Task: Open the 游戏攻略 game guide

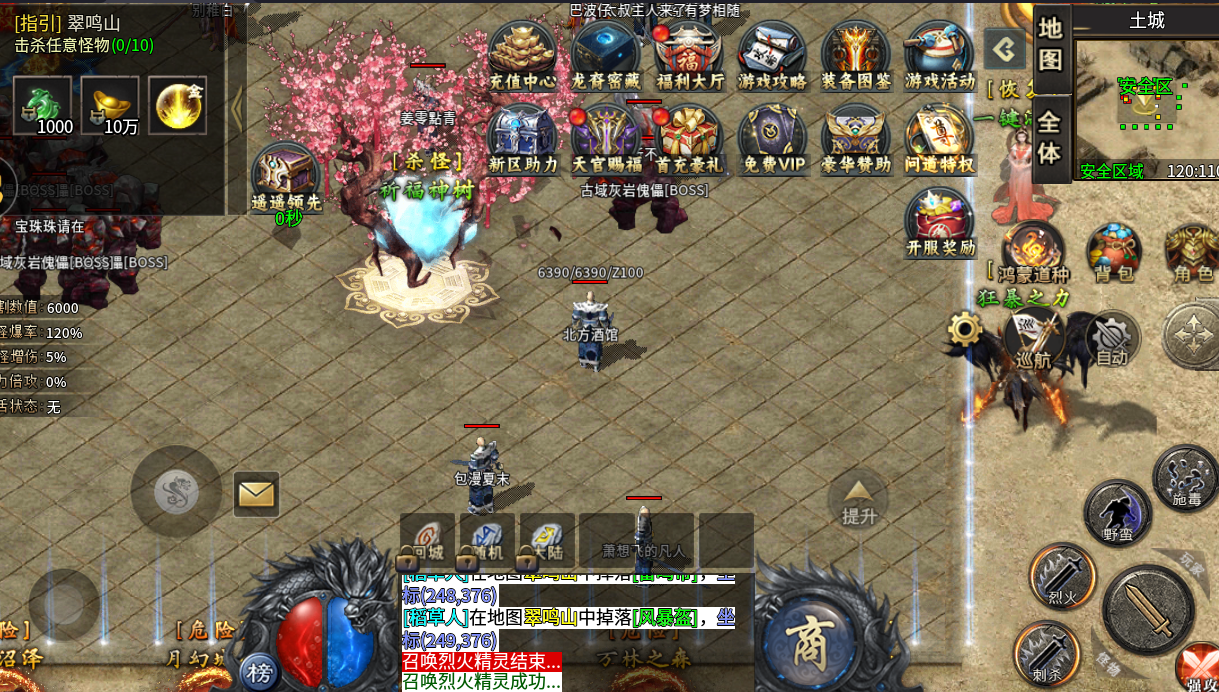Action: pyautogui.click(x=772, y=56)
